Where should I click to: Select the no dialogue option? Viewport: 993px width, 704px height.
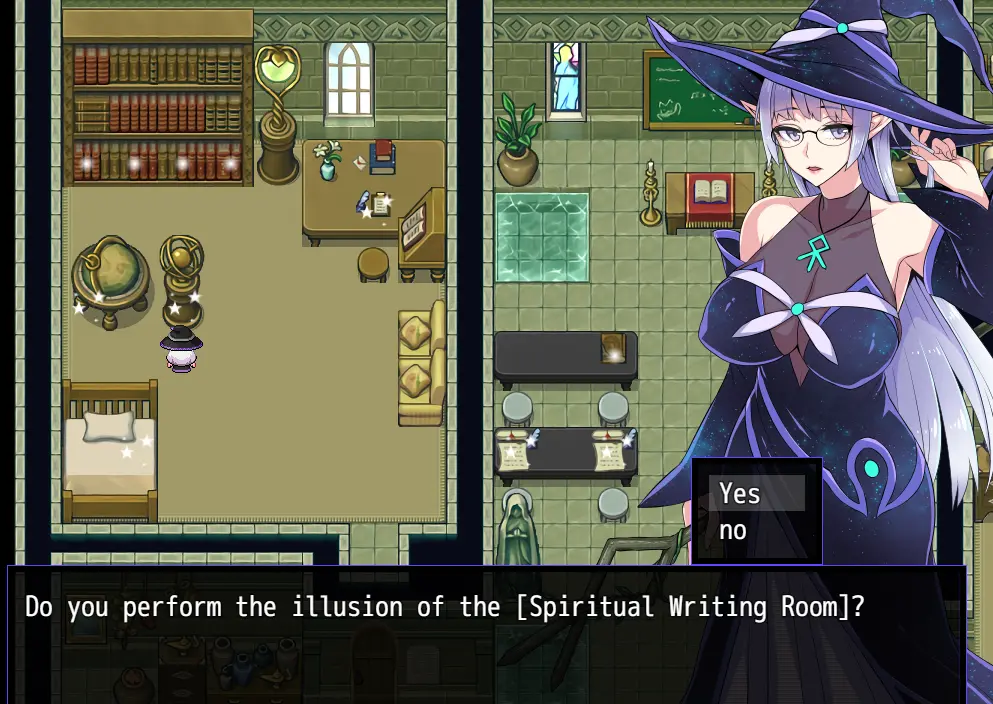click(x=755, y=531)
